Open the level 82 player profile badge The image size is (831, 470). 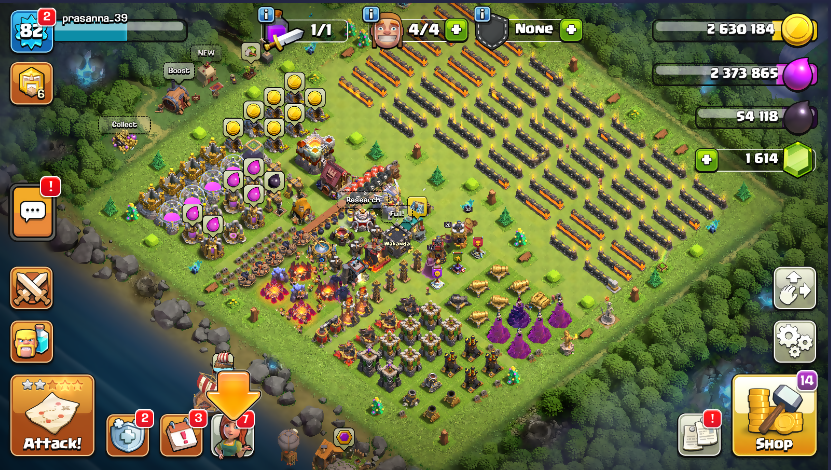point(30,32)
